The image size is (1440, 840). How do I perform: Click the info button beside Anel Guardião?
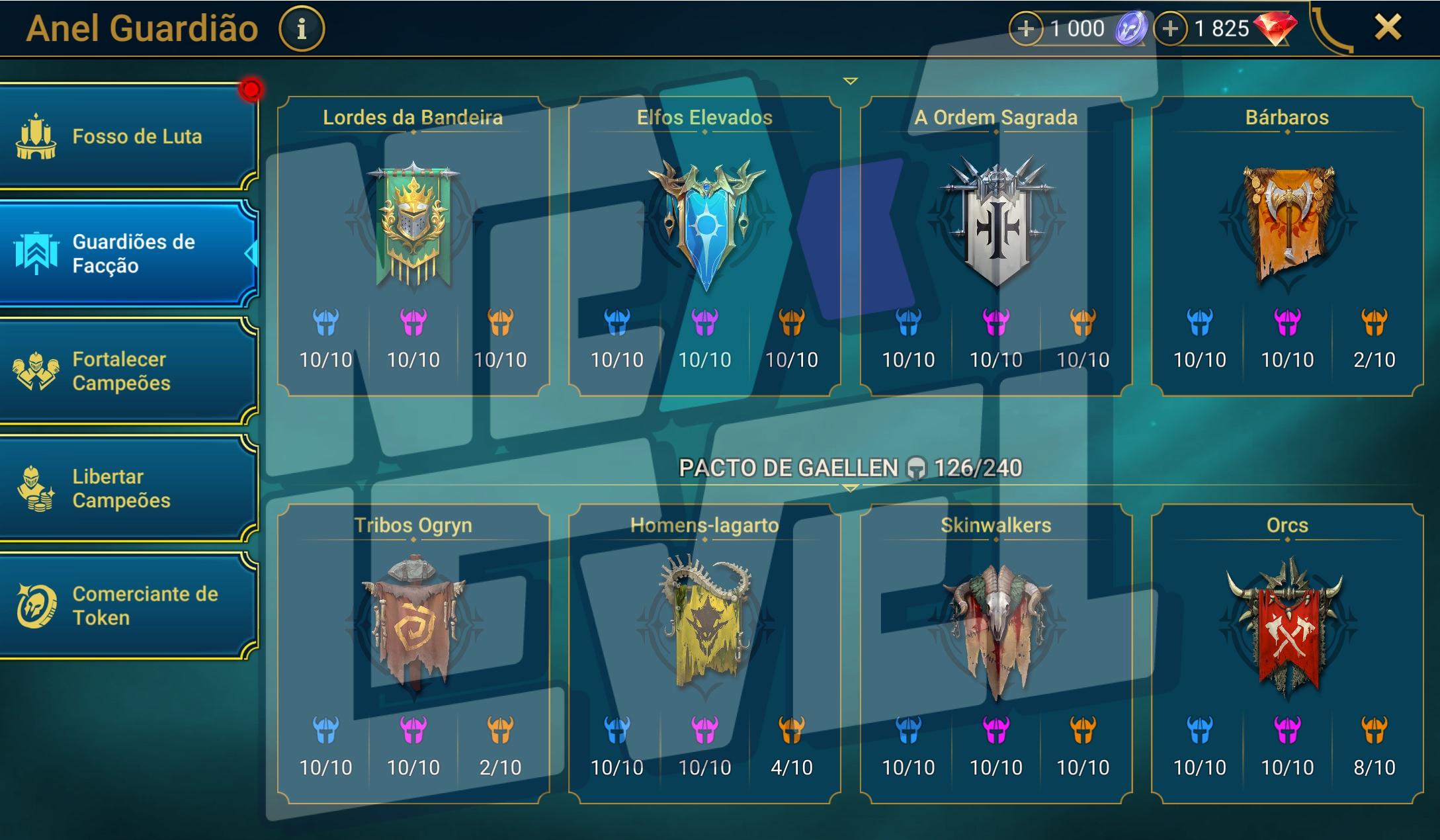[302, 29]
